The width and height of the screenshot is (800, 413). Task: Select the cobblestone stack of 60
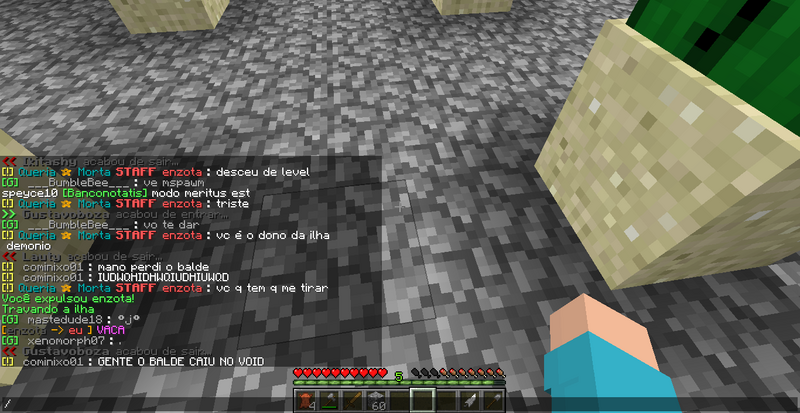[x=377, y=401]
